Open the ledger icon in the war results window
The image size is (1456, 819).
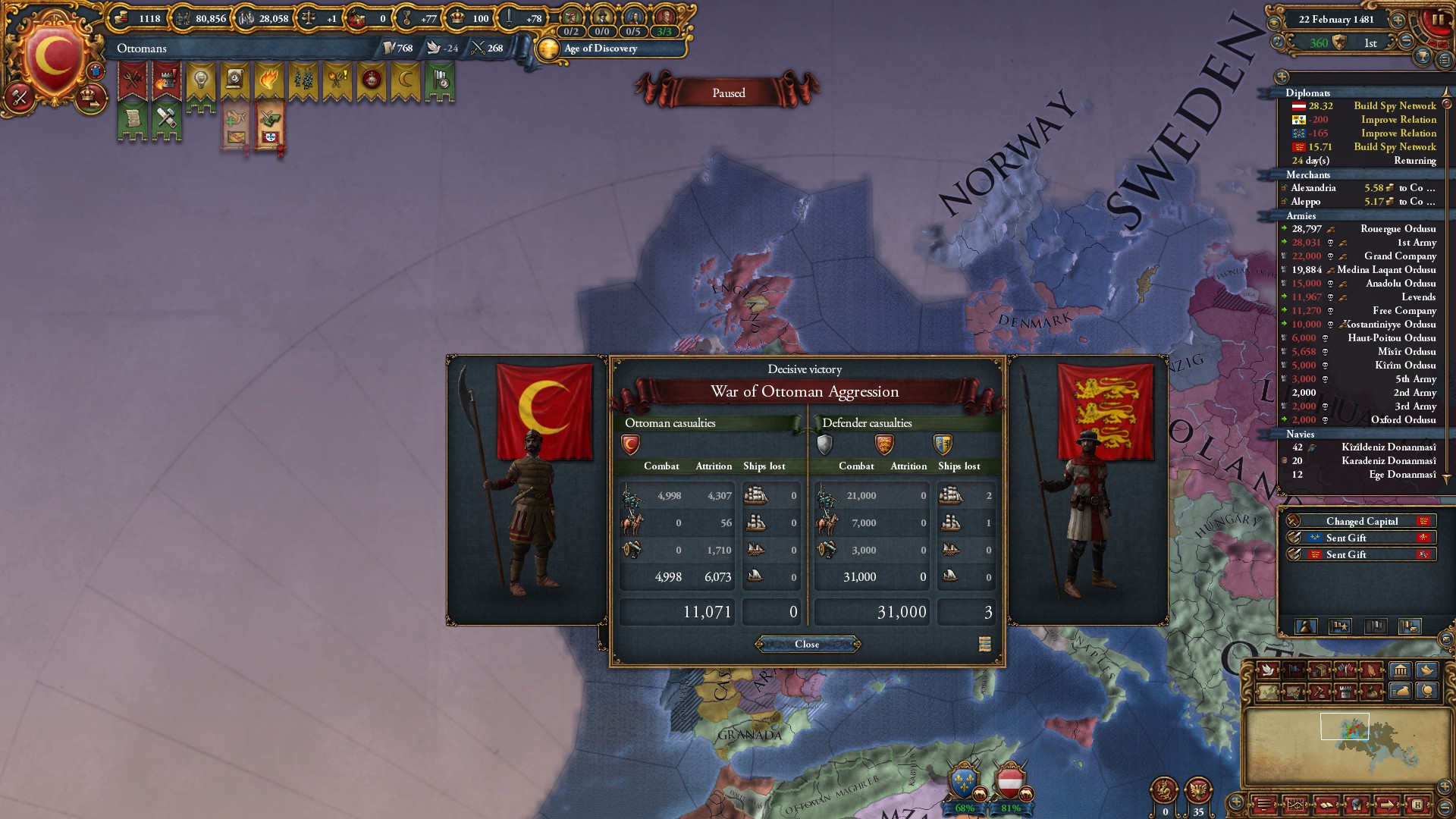984,645
